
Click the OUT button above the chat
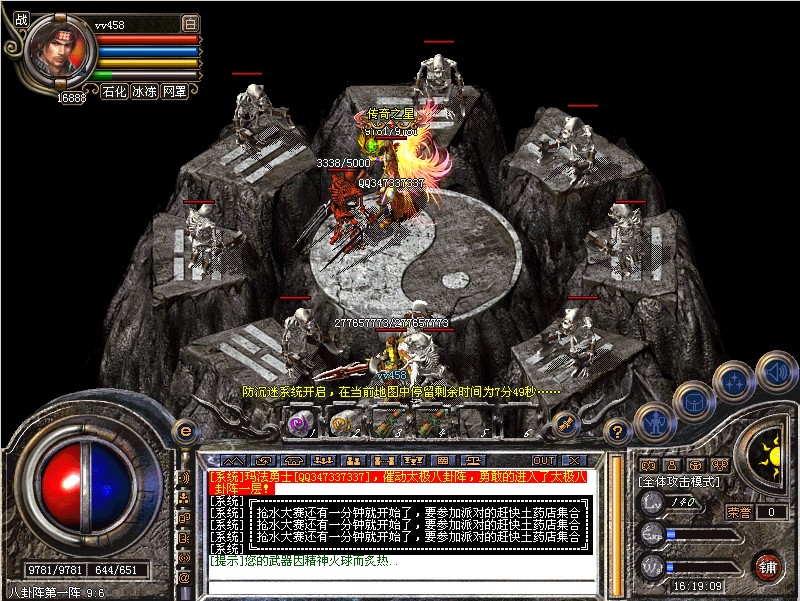(544, 460)
